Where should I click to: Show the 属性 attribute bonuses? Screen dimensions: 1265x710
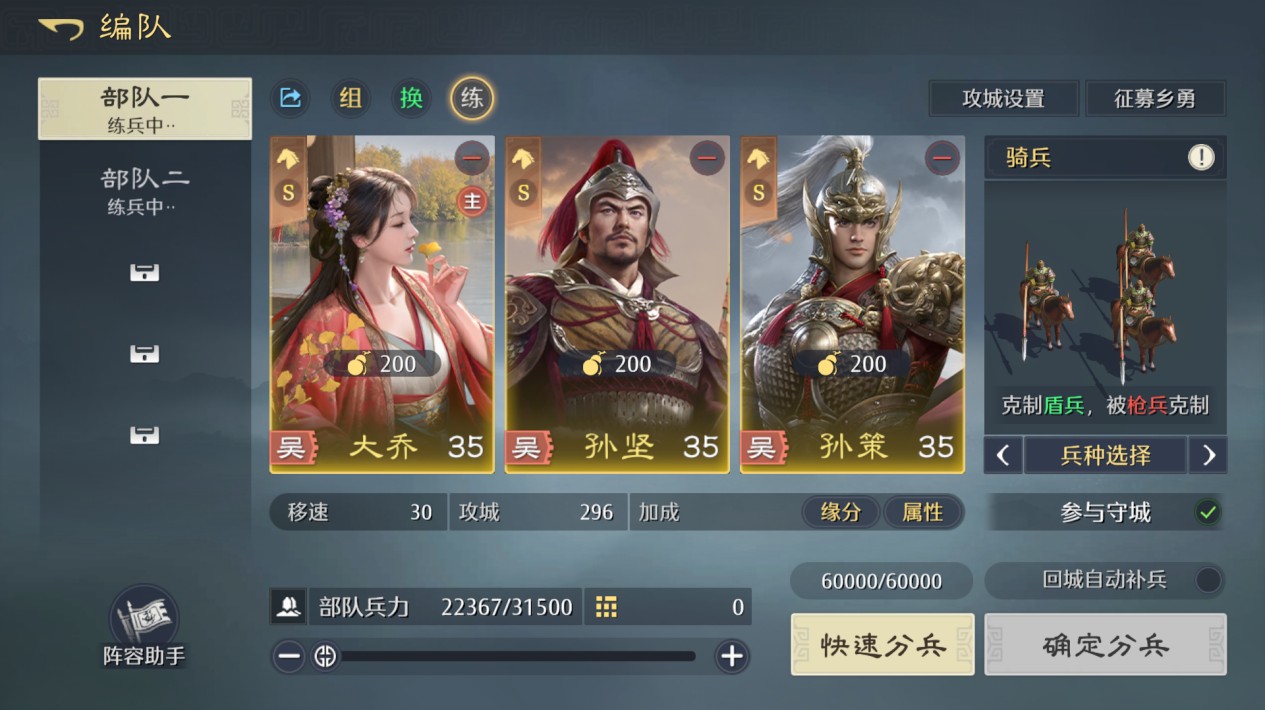point(922,512)
